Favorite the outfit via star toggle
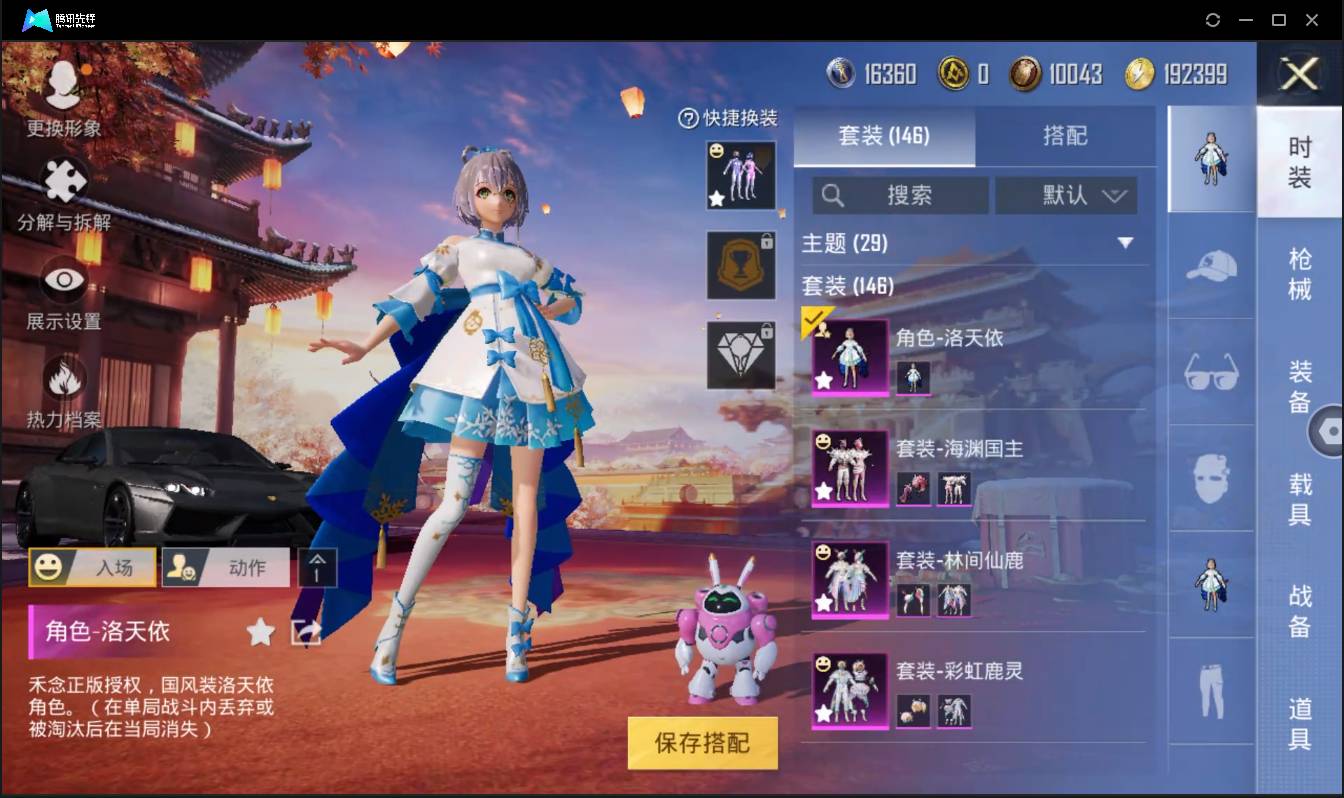This screenshot has width=1344, height=798. tap(259, 632)
